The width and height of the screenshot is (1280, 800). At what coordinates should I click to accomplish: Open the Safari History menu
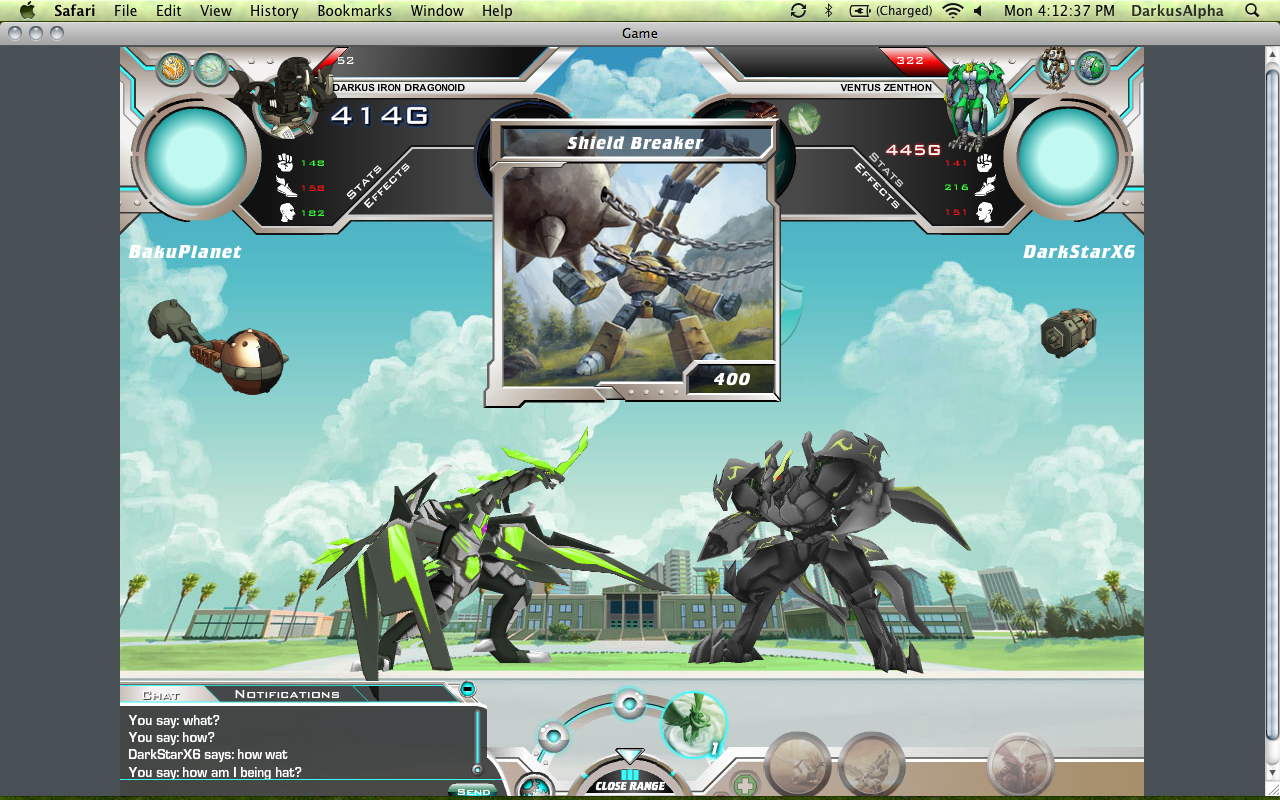(x=274, y=11)
